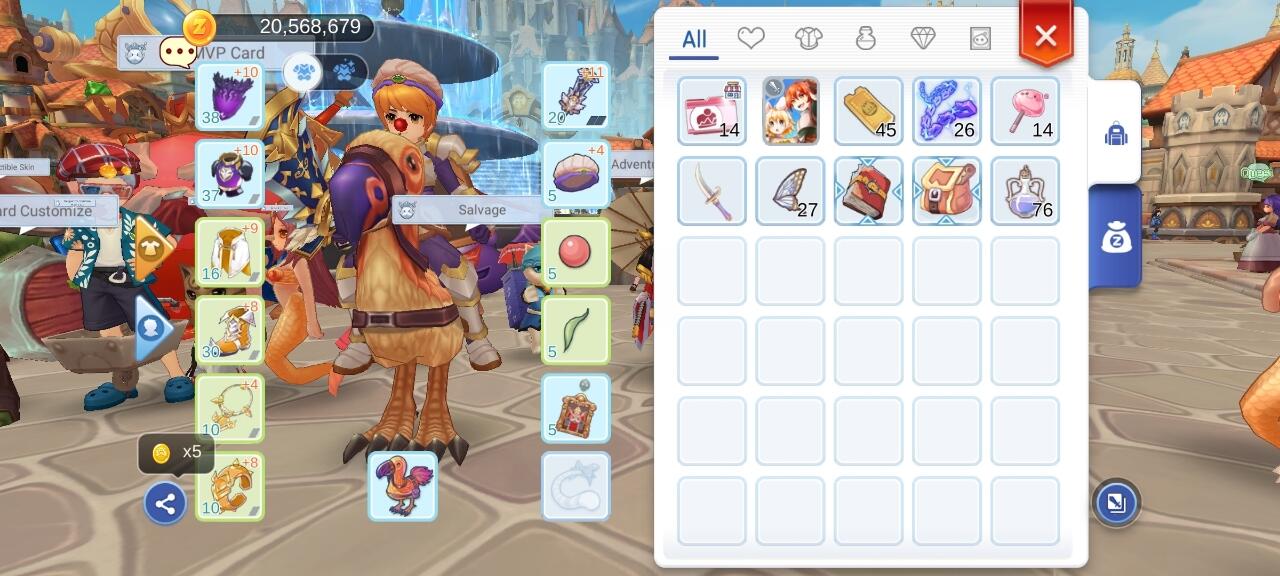Viewport: 1280px width, 576px height.
Task: Select the butterfly wing item stack
Action: point(790,190)
